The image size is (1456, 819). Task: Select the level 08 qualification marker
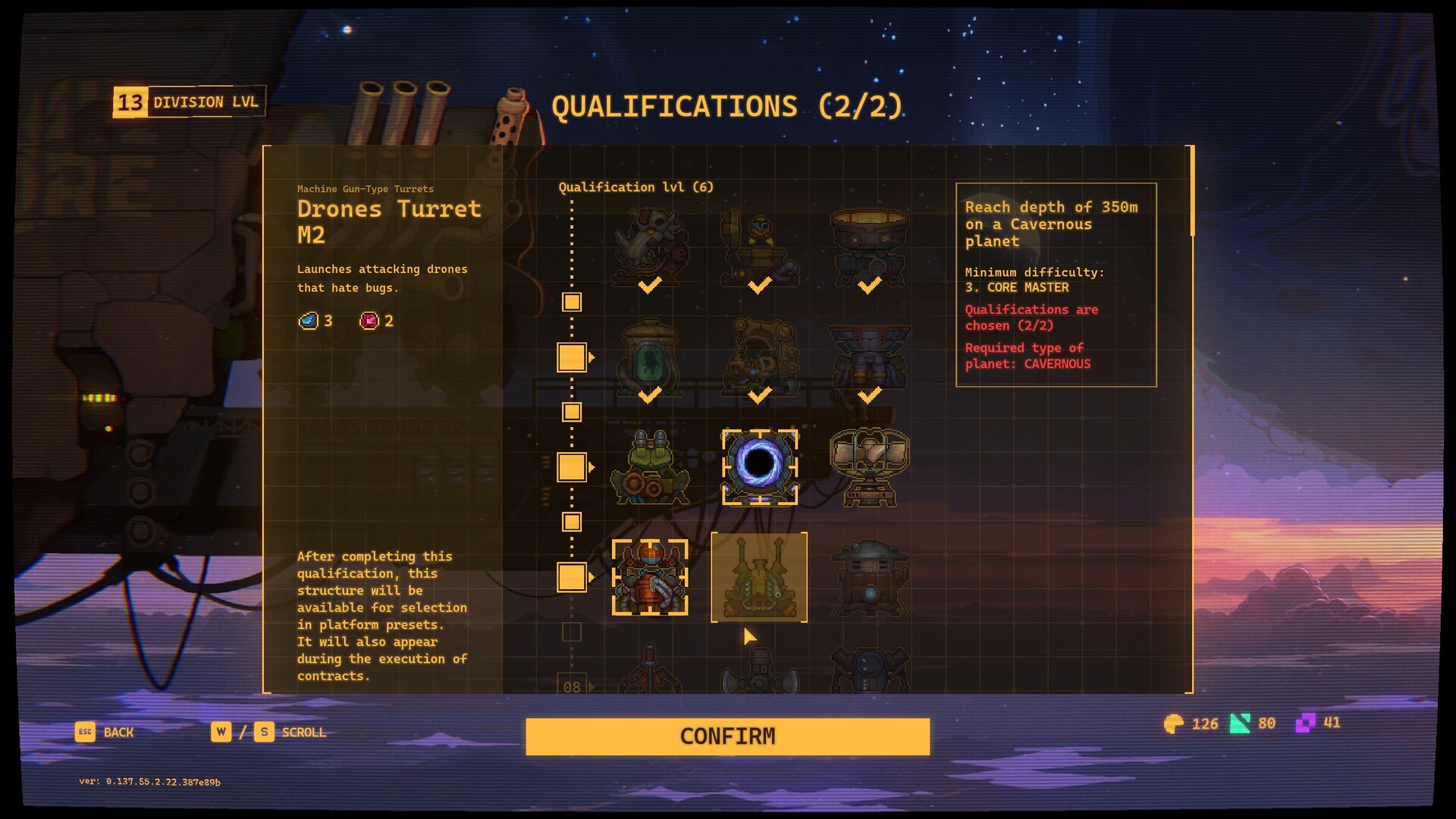572,686
